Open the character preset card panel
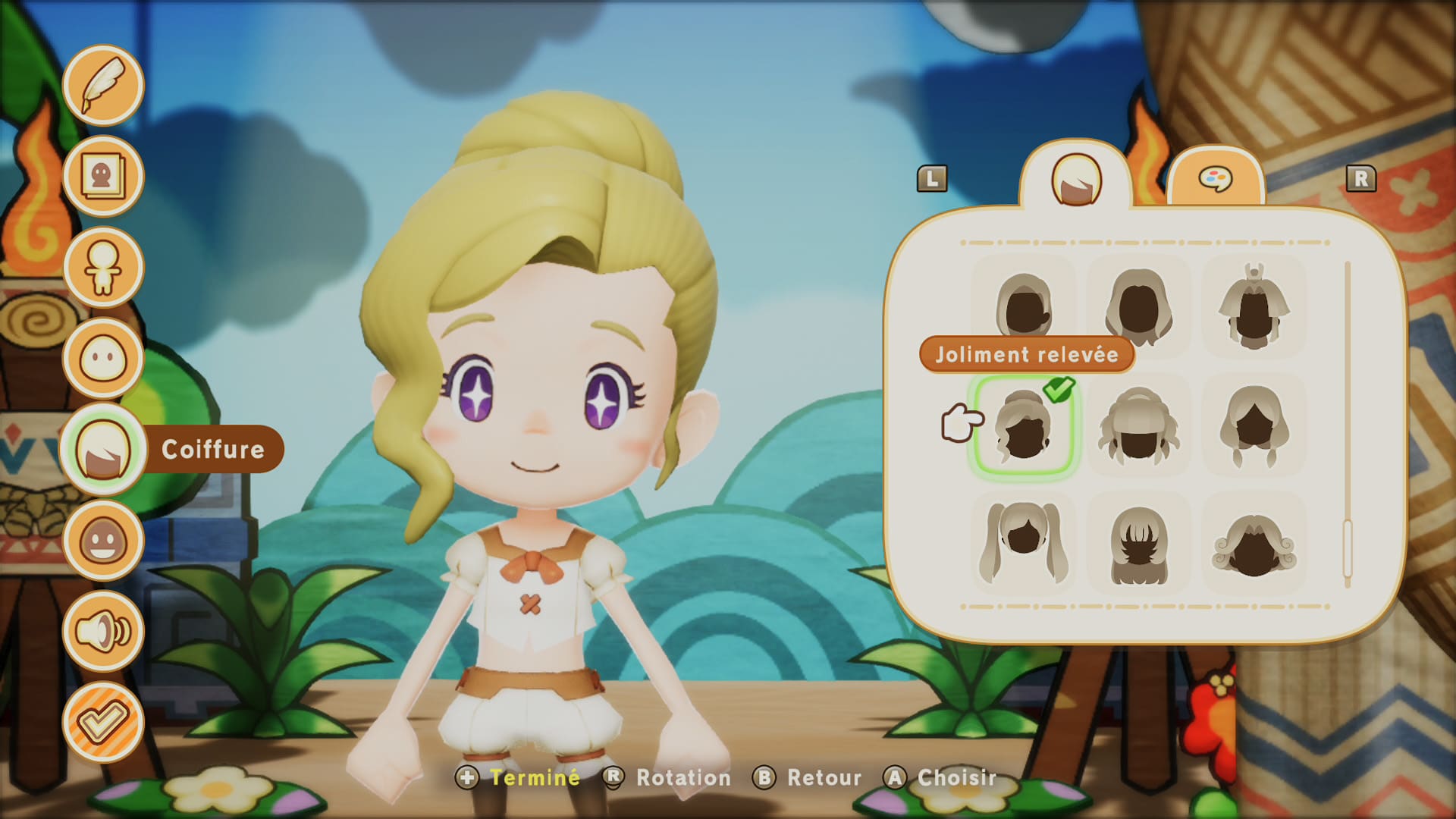The image size is (1456, 819). click(104, 176)
